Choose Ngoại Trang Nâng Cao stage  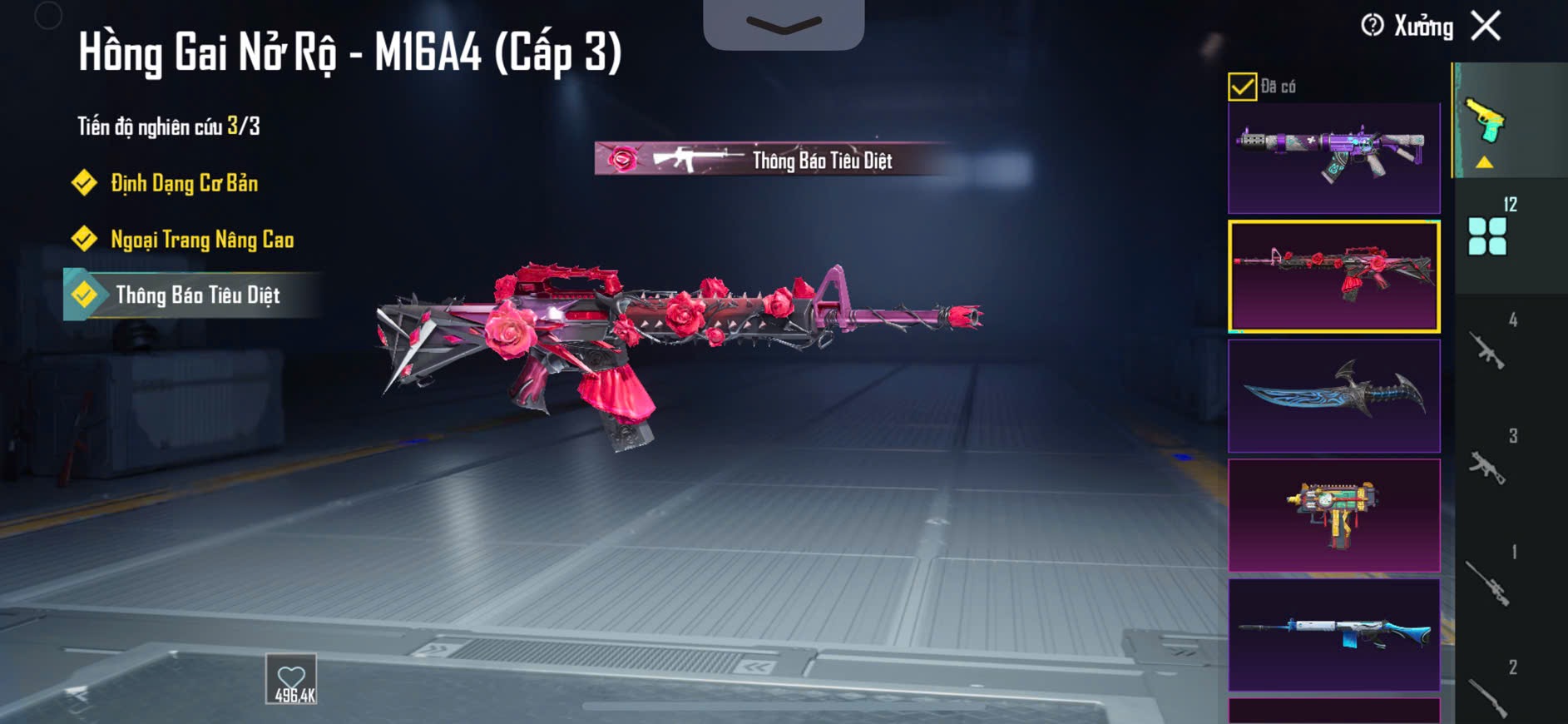[201, 240]
